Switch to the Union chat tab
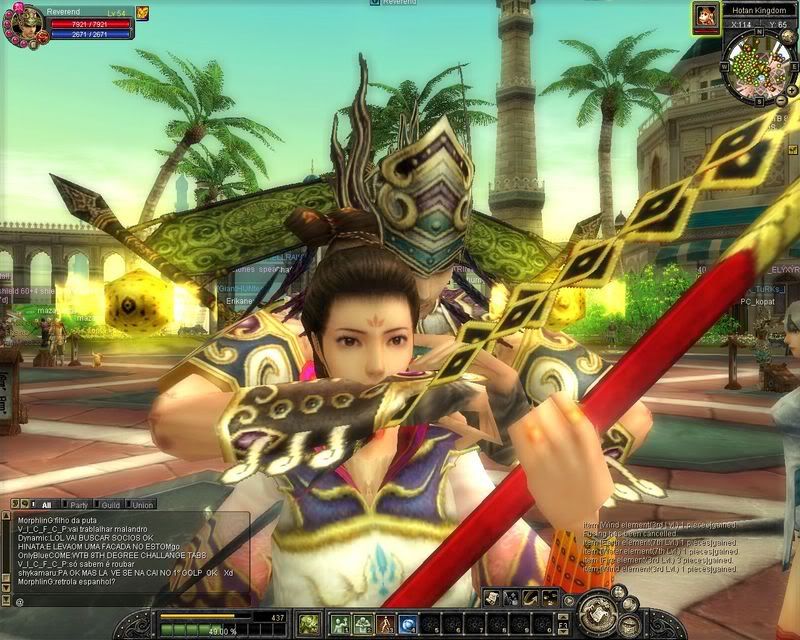Viewport: 800px width, 640px height. coord(142,505)
